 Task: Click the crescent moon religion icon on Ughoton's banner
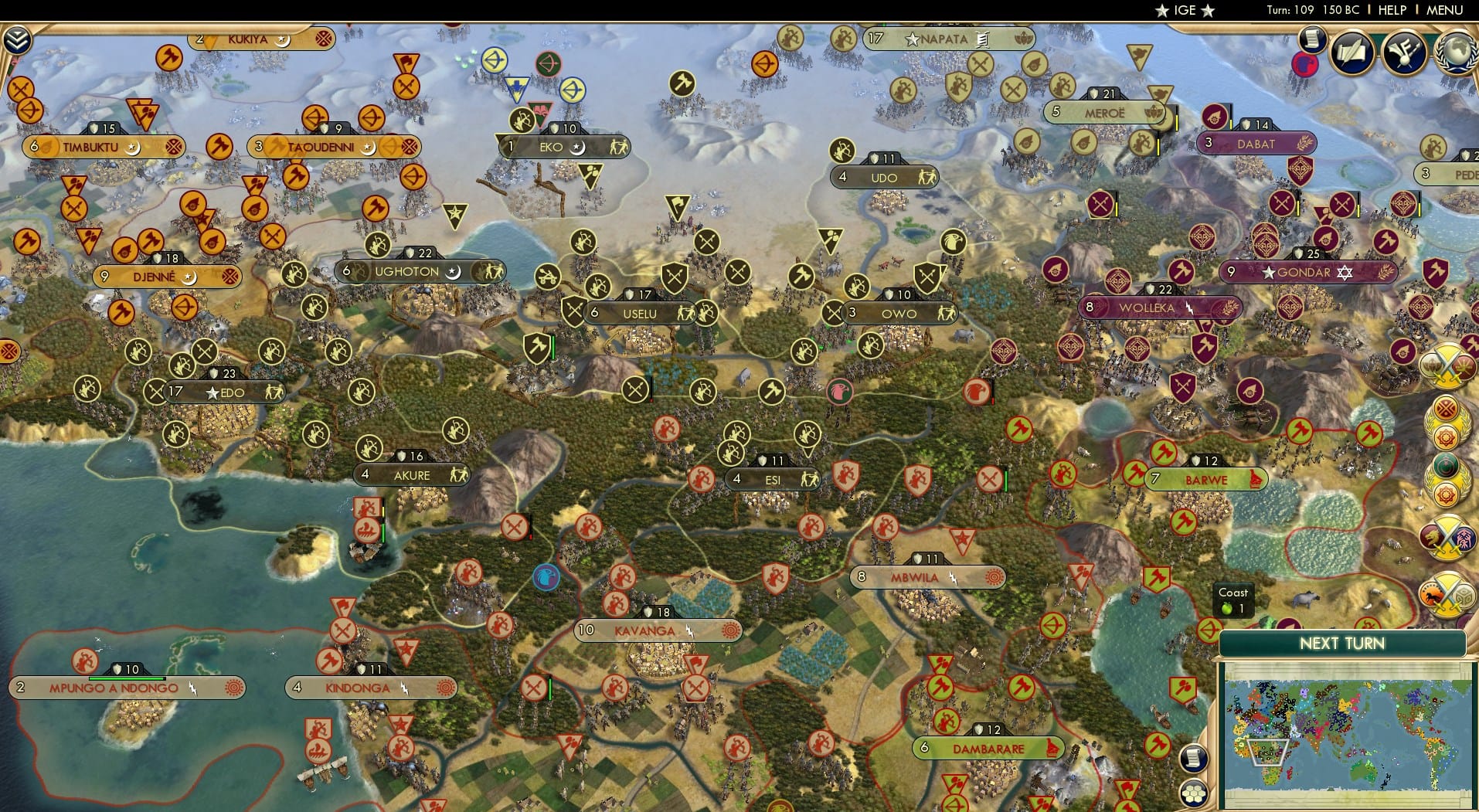coord(451,272)
